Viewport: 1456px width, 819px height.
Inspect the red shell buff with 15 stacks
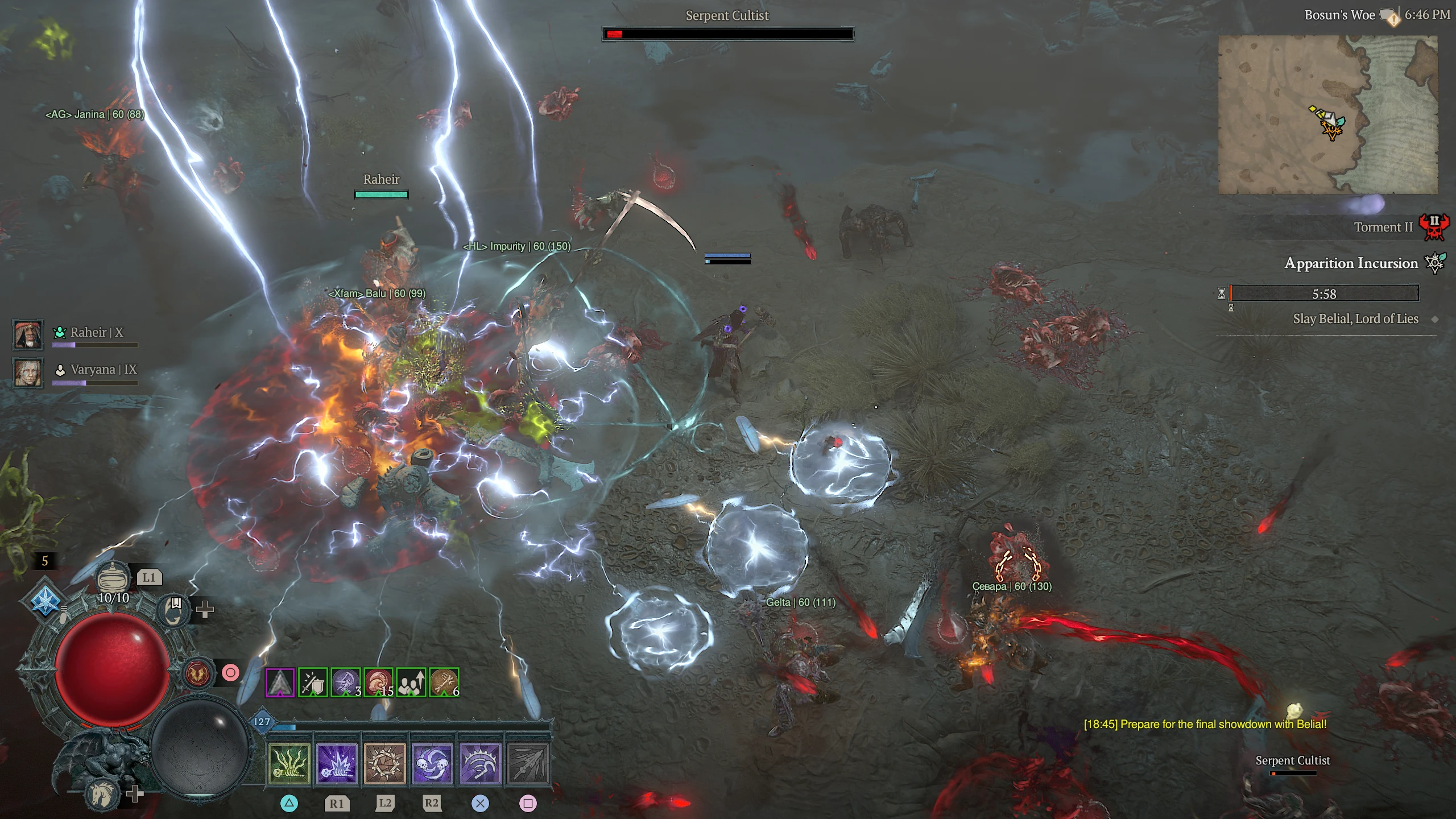(378, 682)
